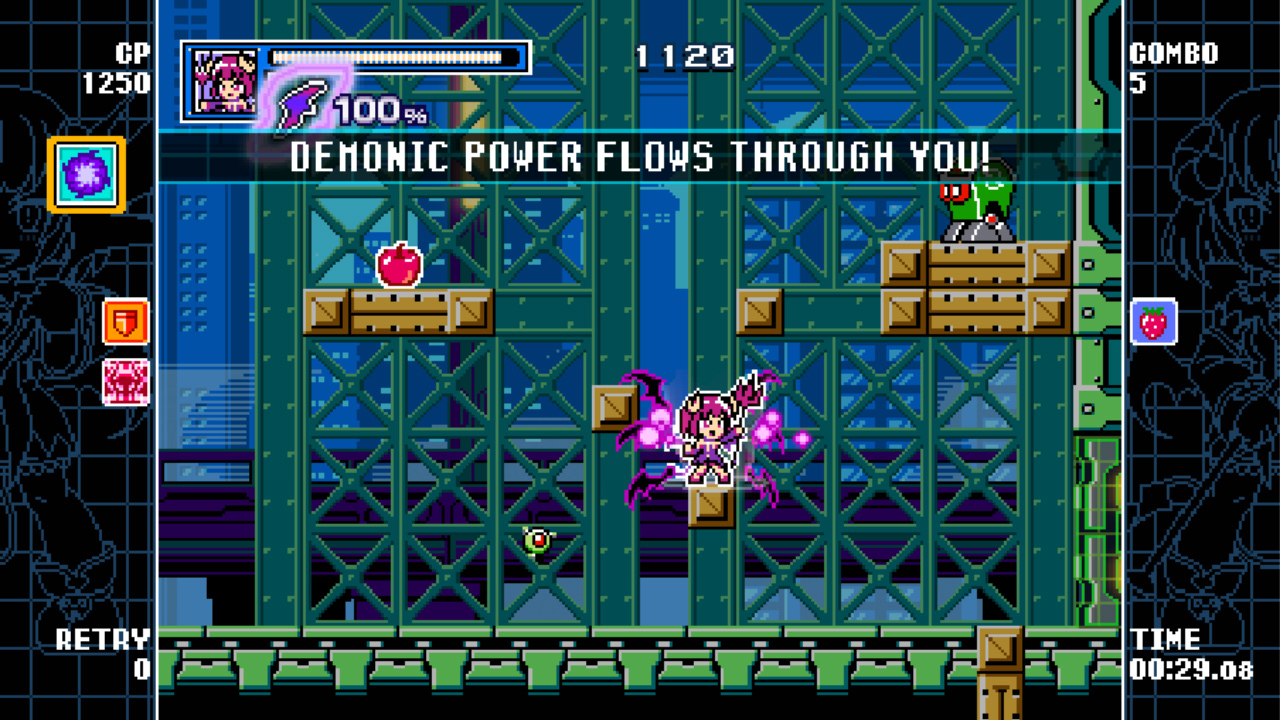Image resolution: width=1280 pixels, height=720 pixels.
Task: Select the TIME display tab
Action: click(1167, 640)
